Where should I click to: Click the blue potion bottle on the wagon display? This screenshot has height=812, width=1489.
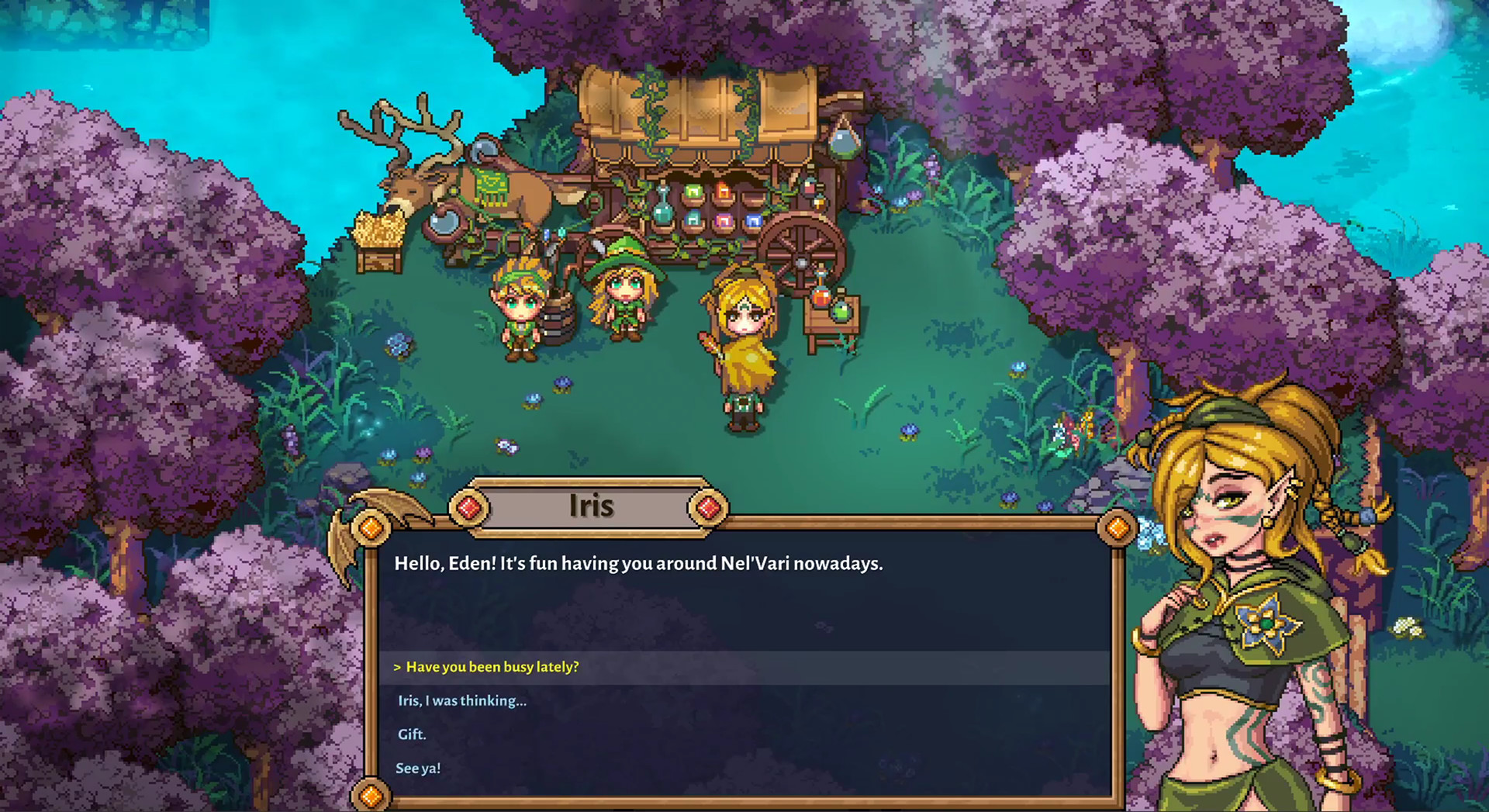[x=754, y=221]
